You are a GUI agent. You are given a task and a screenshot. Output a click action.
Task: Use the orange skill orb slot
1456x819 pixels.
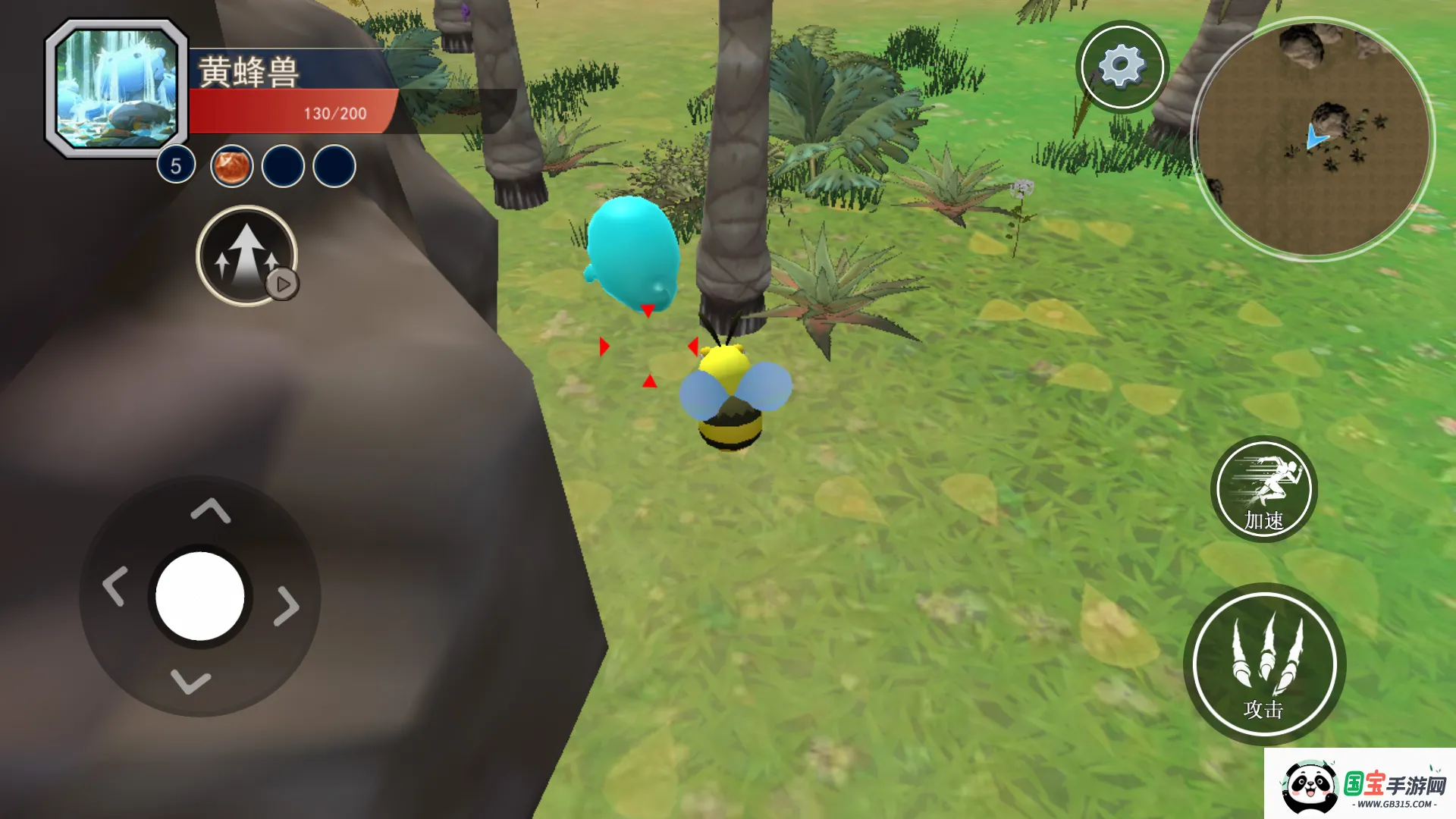[231, 166]
